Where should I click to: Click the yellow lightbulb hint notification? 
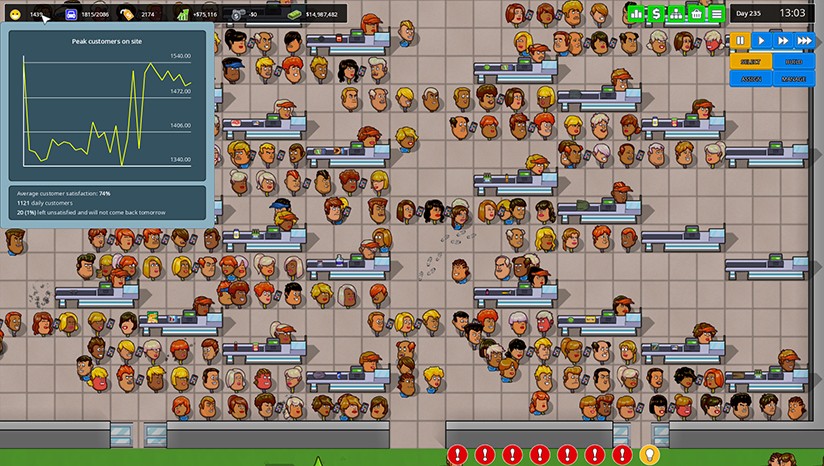coord(648,454)
